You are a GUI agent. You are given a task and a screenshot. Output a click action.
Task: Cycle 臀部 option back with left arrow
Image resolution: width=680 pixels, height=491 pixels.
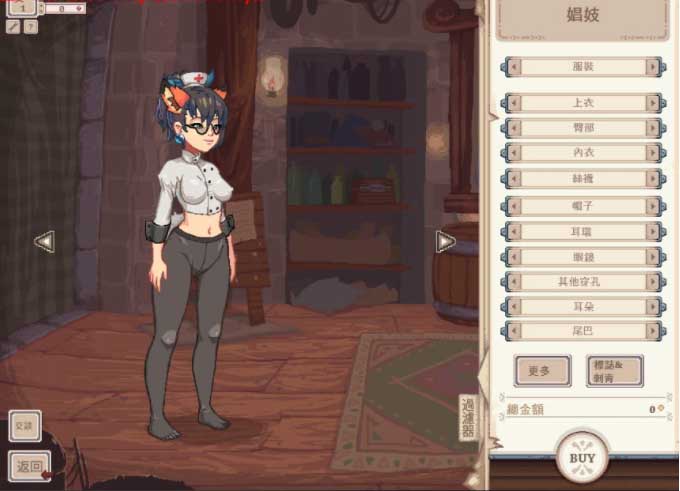point(514,128)
